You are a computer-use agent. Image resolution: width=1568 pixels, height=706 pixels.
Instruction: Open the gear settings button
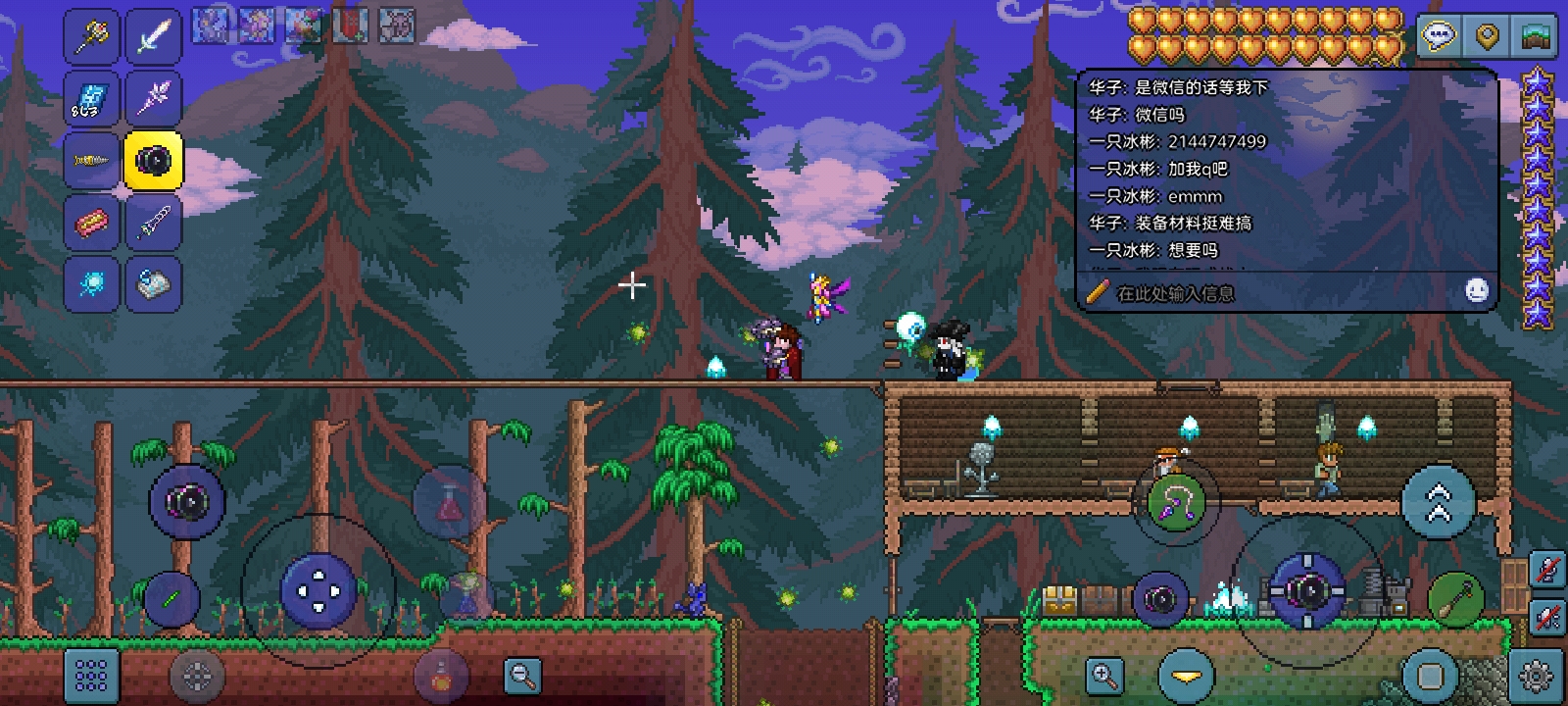click(x=1536, y=676)
